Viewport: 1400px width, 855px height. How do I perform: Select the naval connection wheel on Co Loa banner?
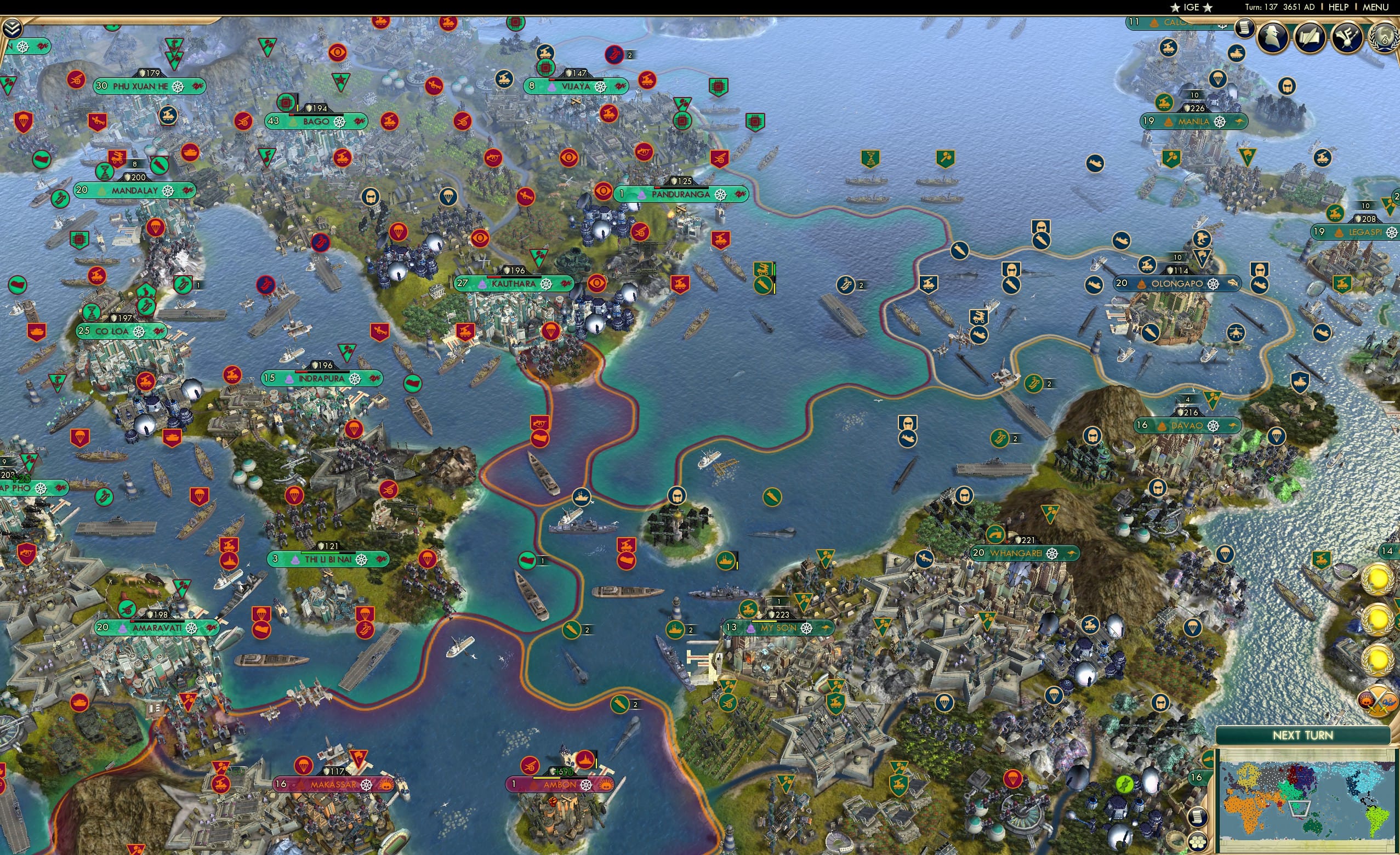click(x=139, y=332)
